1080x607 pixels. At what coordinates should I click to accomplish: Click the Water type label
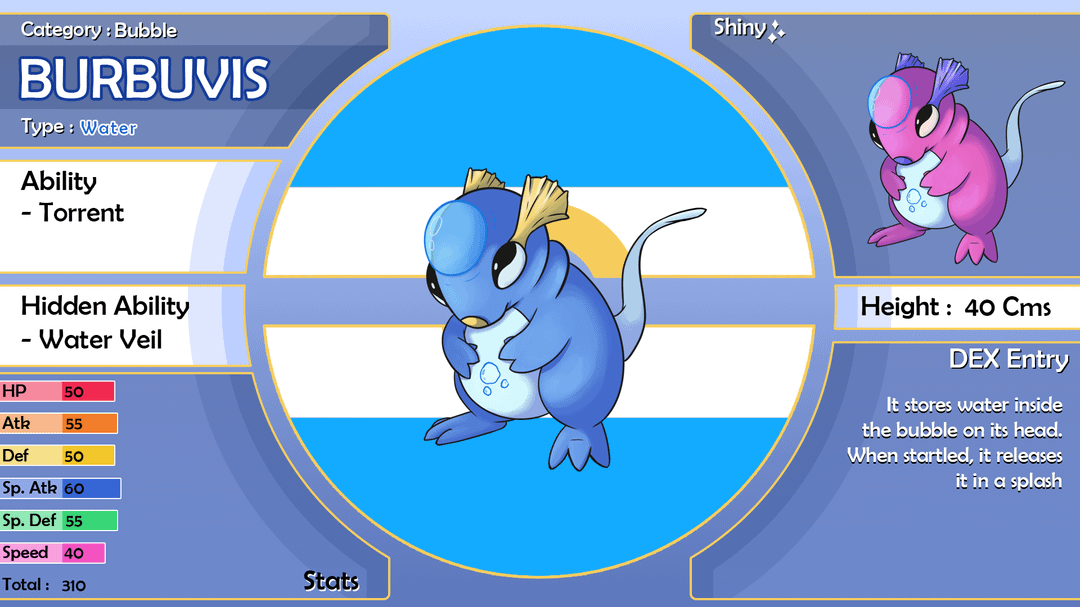(x=109, y=128)
